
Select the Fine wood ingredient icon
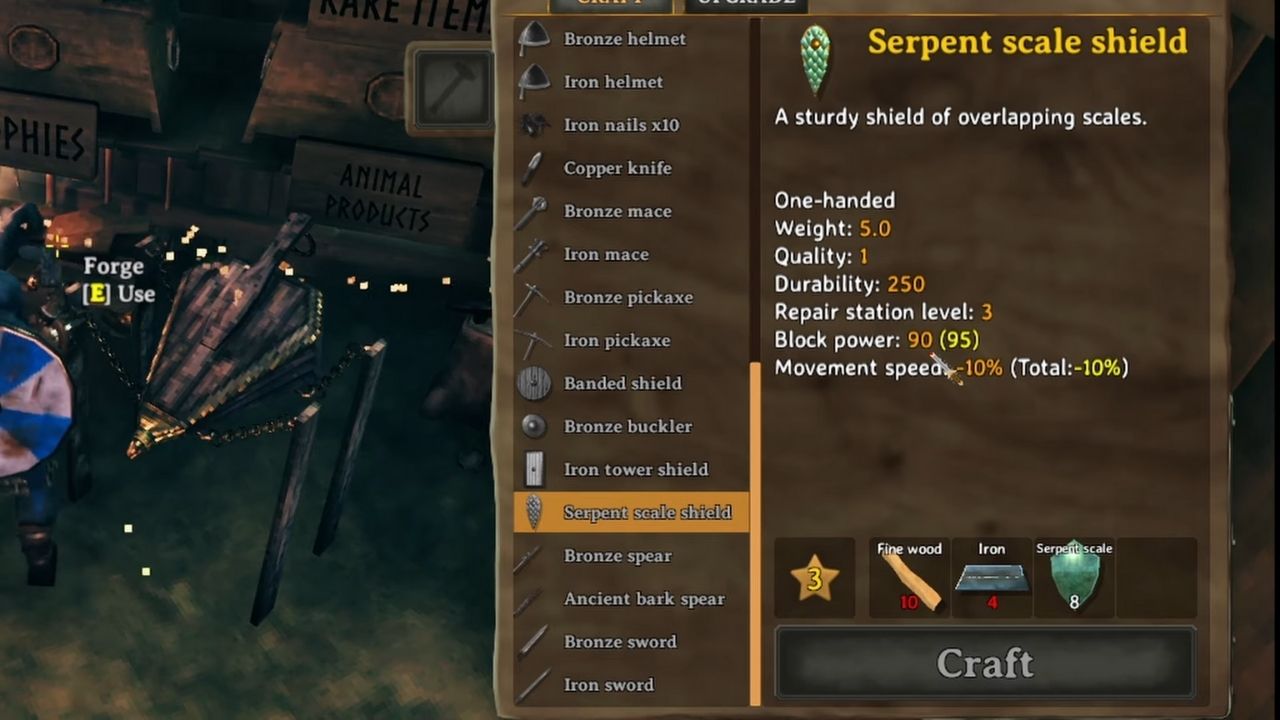(x=908, y=580)
